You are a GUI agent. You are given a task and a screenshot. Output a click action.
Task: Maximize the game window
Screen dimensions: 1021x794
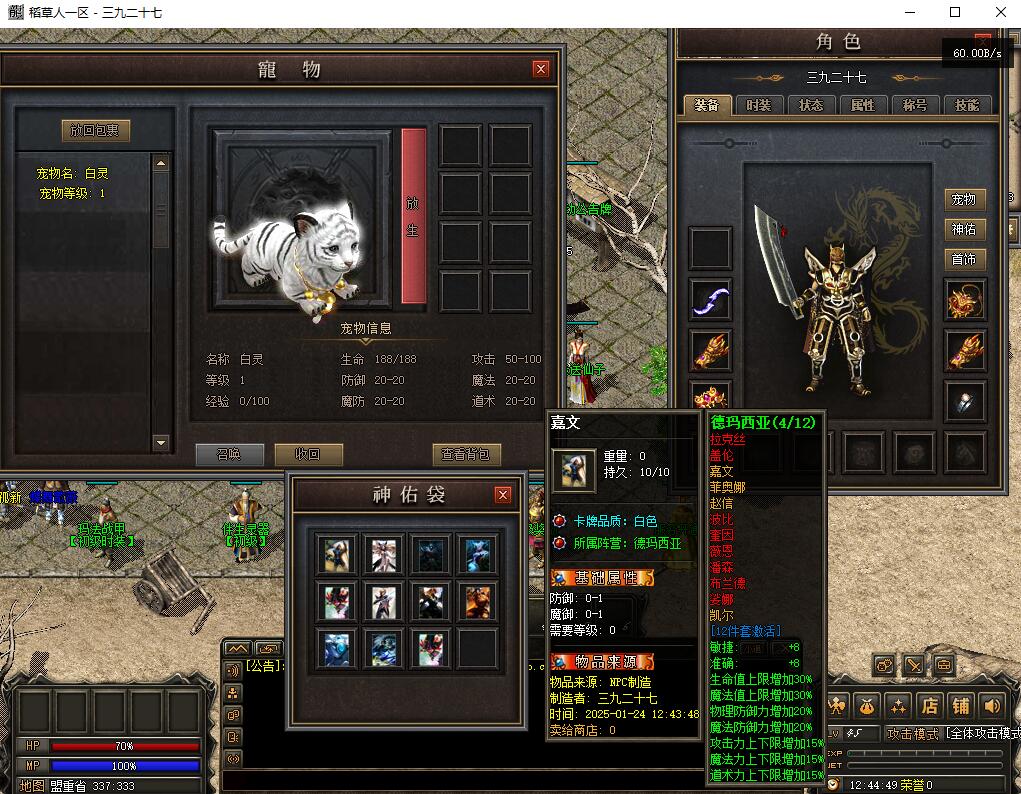(x=955, y=12)
